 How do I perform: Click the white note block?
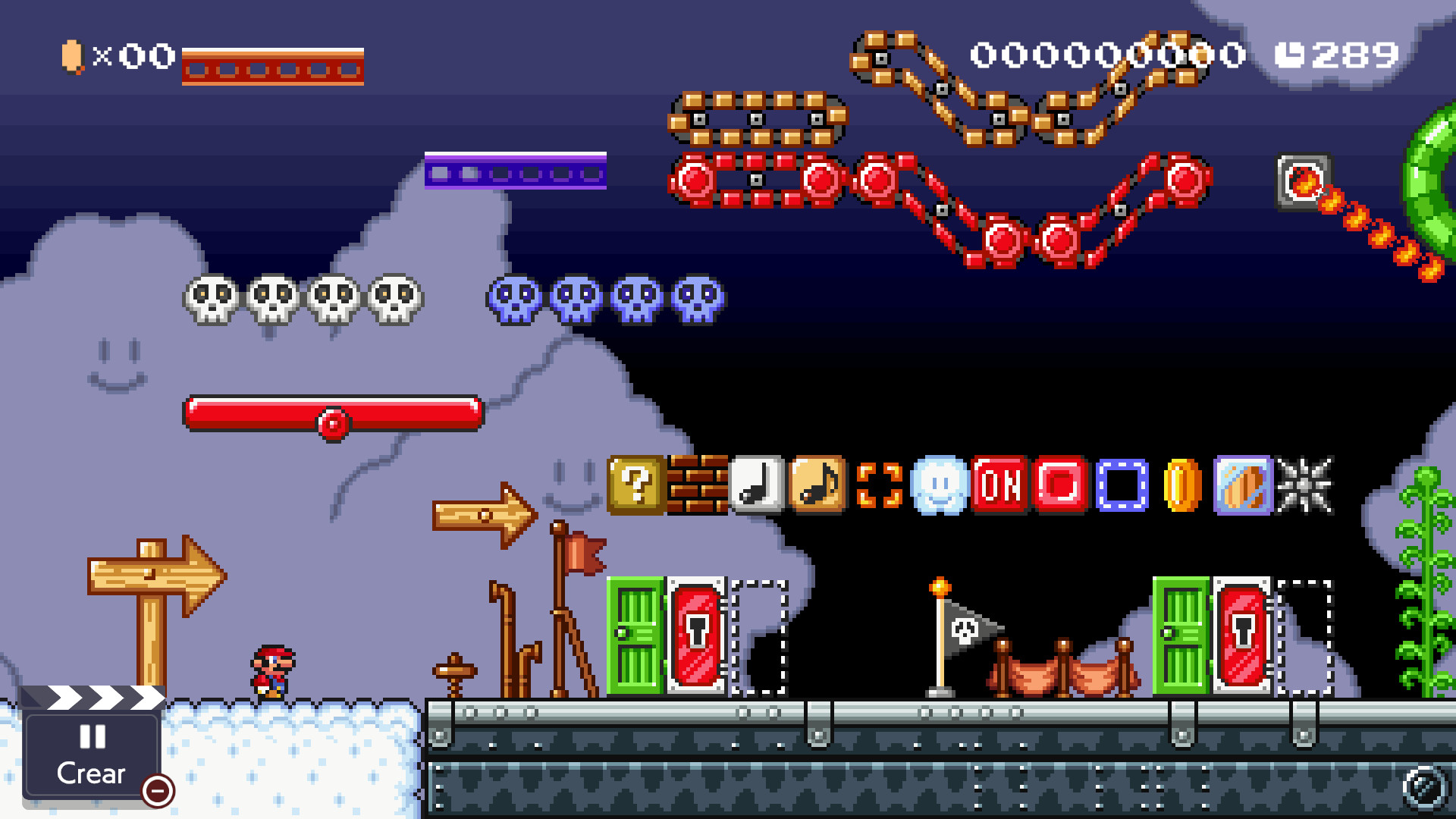coord(756,486)
